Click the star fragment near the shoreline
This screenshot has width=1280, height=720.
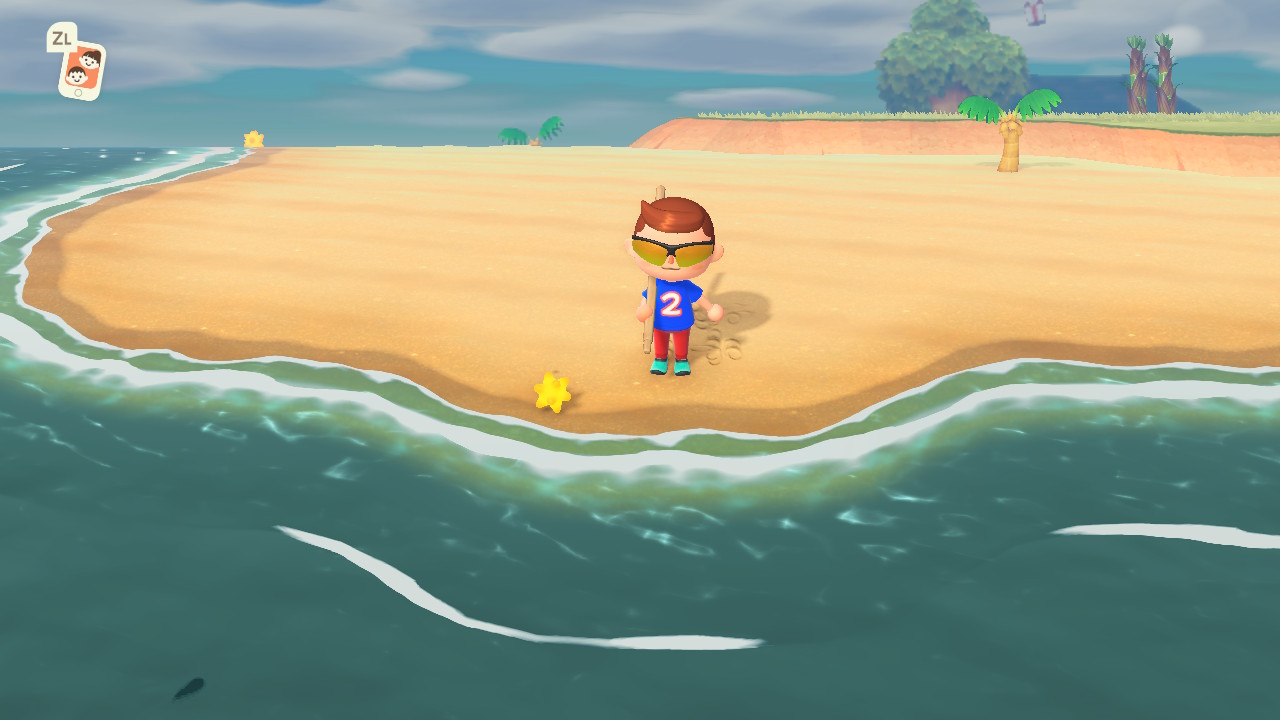click(551, 393)
